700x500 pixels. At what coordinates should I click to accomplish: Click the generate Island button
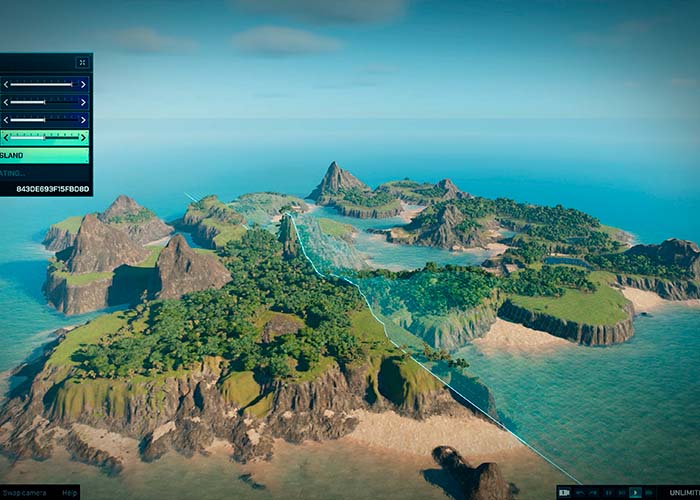pyautogui.click(x=44, y=156)
